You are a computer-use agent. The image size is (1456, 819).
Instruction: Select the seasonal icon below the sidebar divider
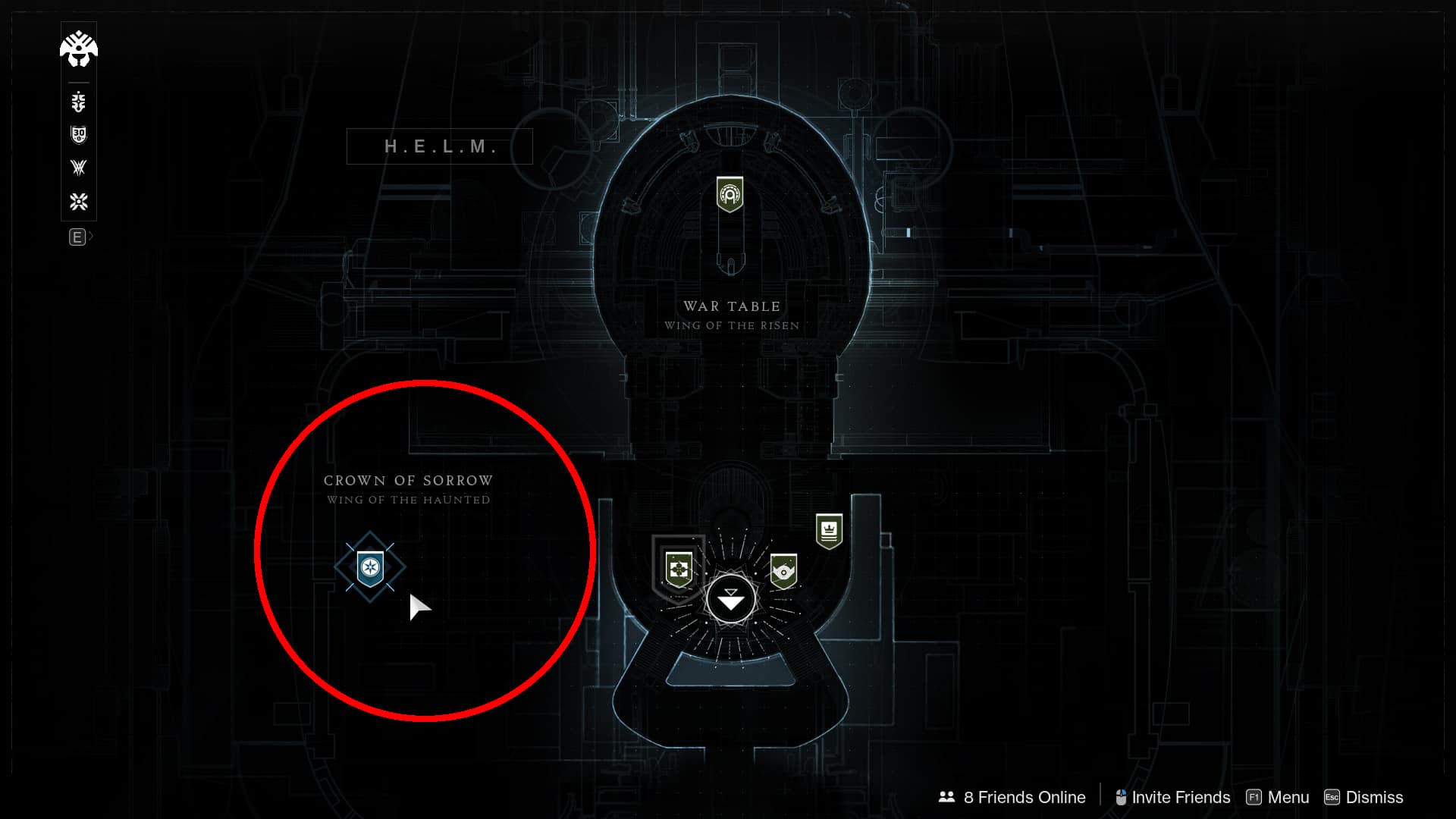pyautogui.click(x=78, y=101)
